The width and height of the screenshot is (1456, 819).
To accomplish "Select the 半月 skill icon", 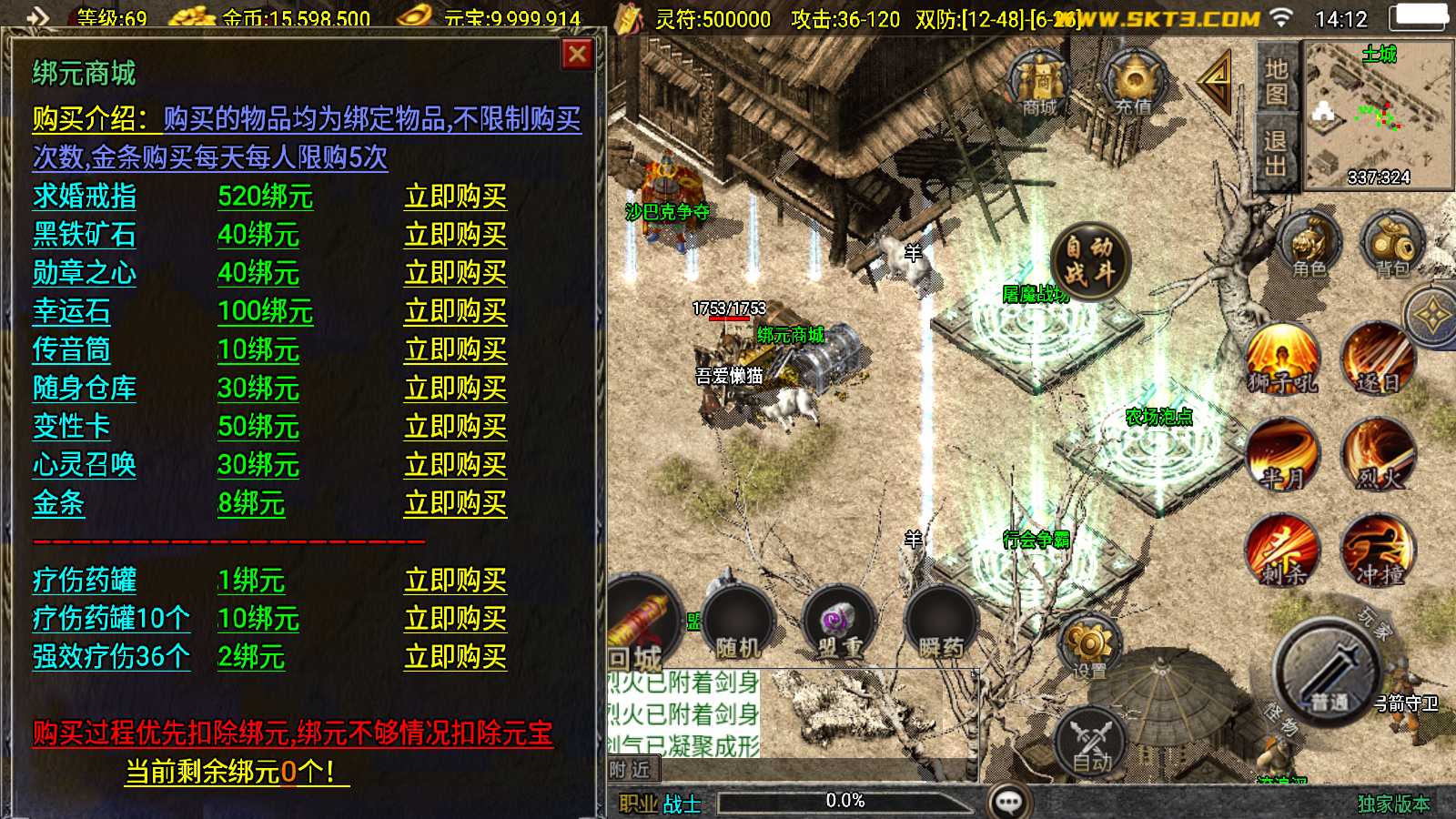I will click(x=1283, y=455).
